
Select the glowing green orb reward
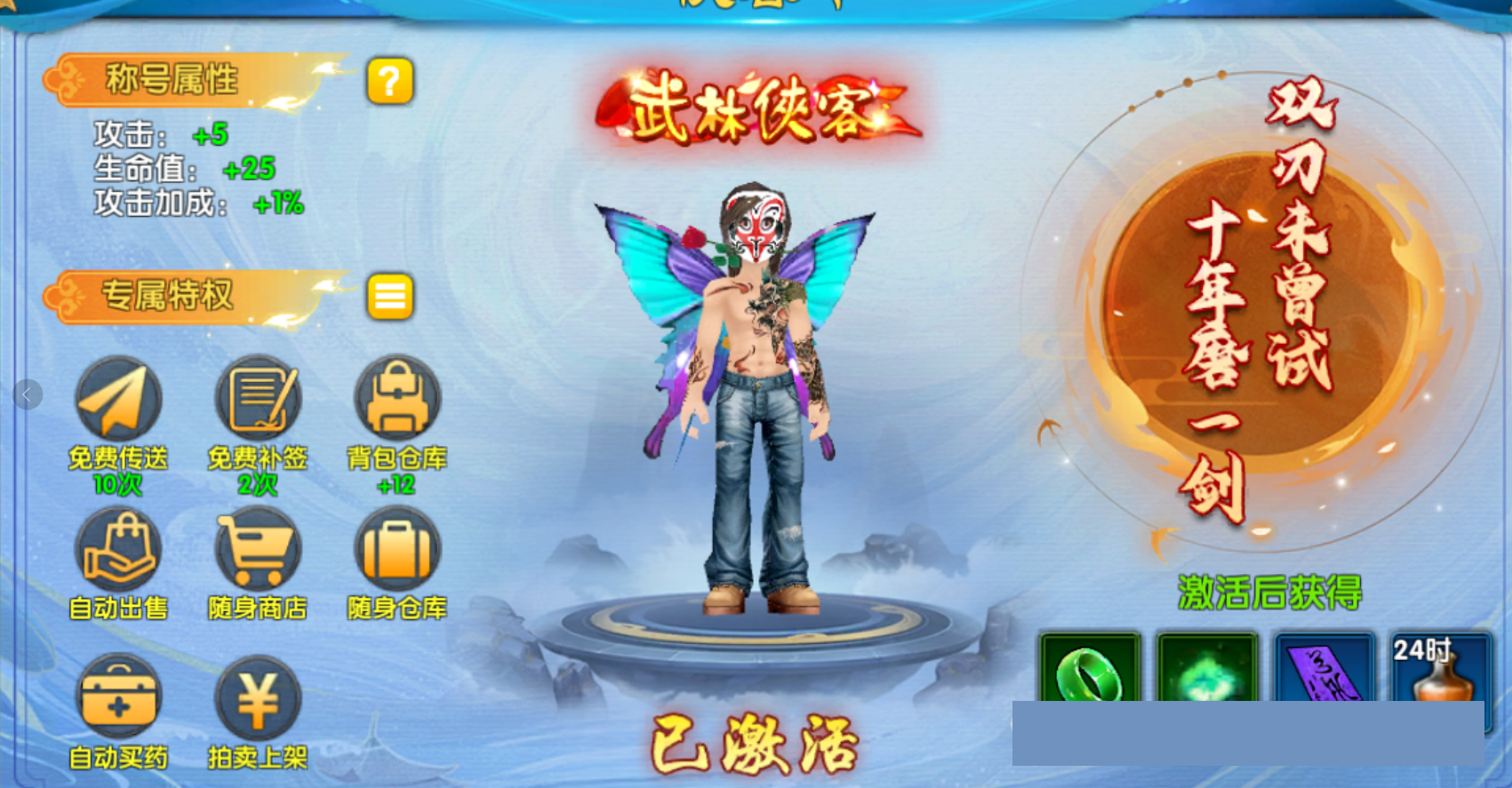tap(1207, 668)
